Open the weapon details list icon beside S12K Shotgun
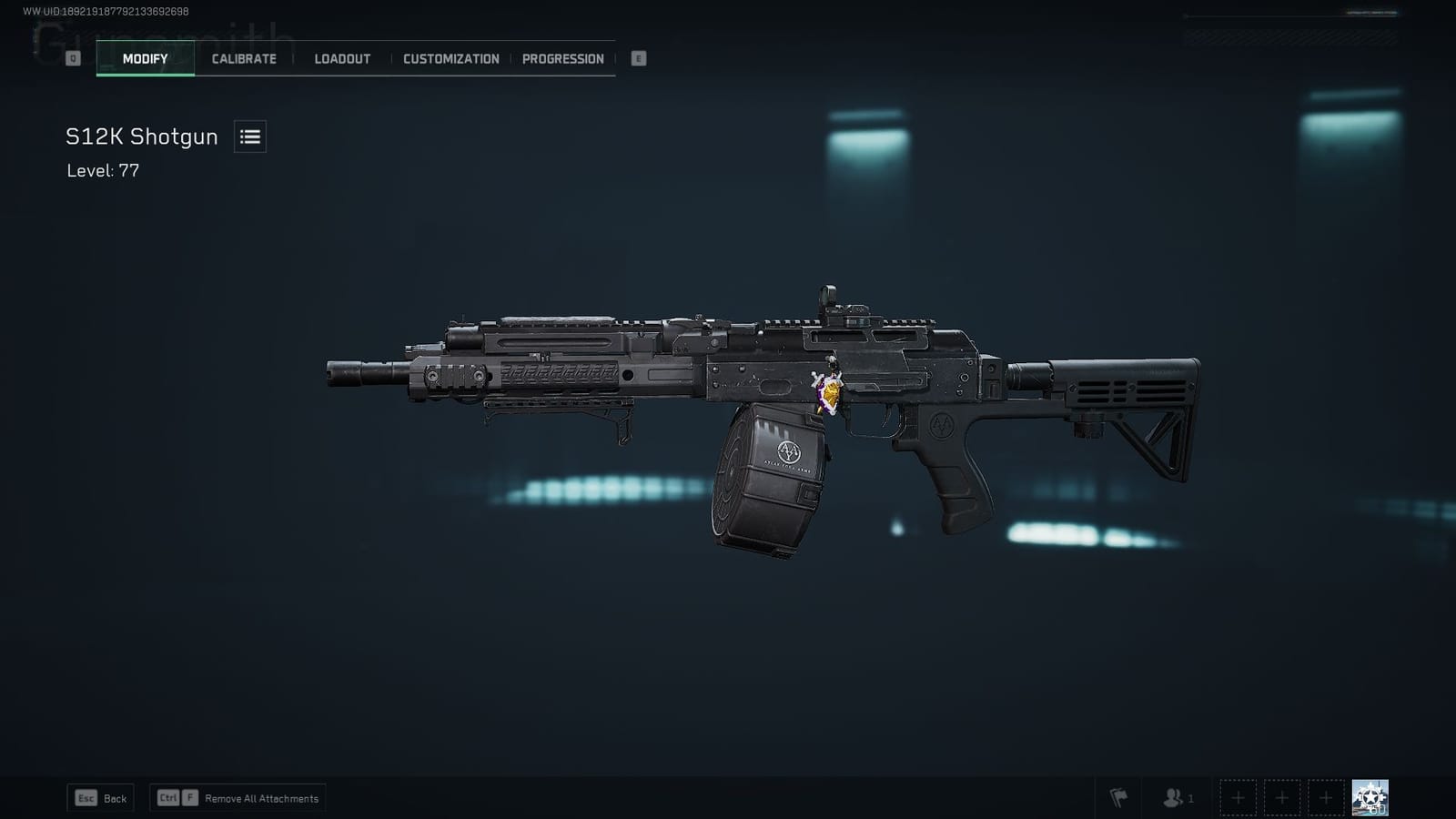Image resolution: width=1456 pixels, height=819 pixels. click(x=248, y=136)
